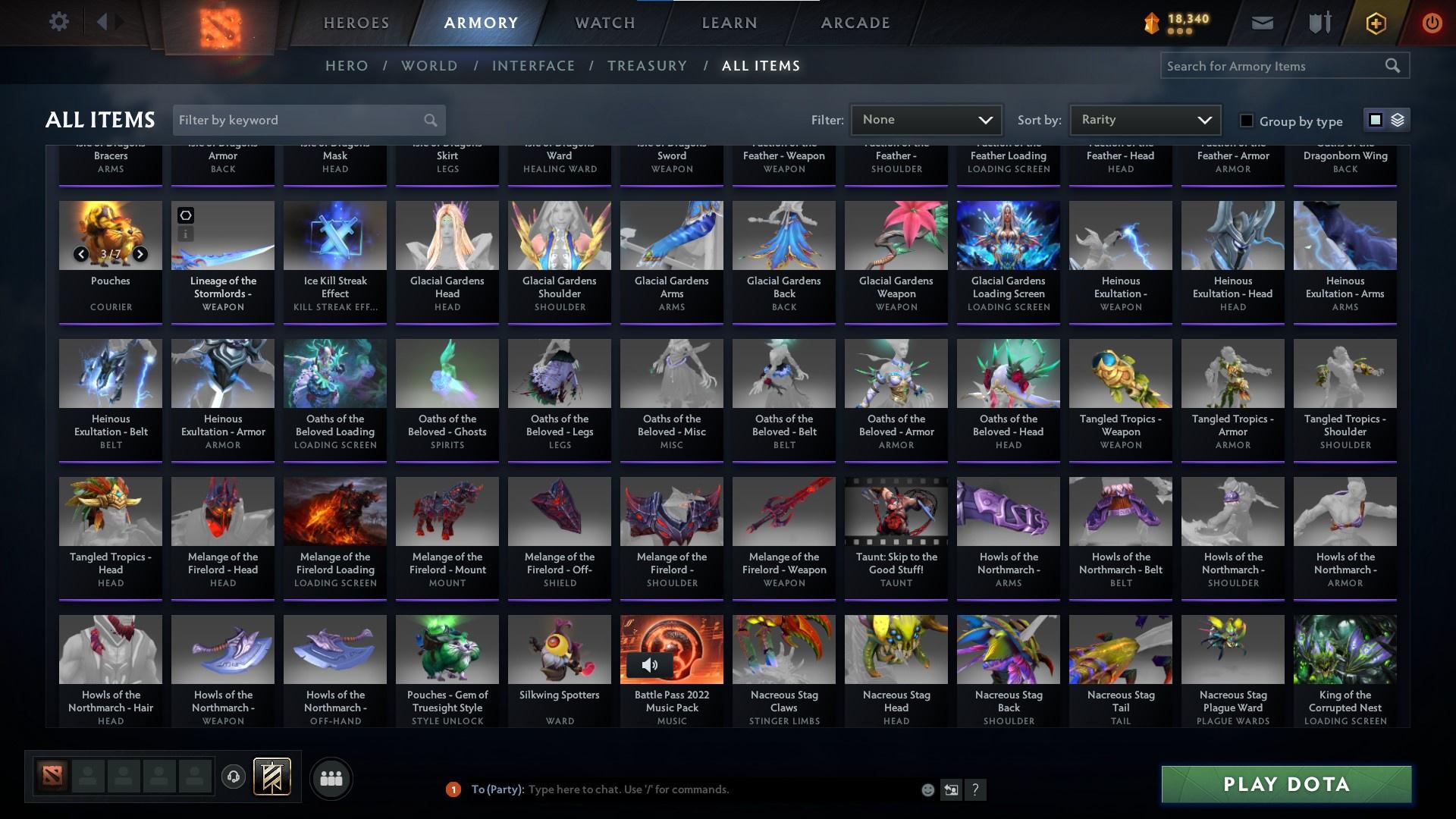The image size is (1456, 819).
Task: Open the TREASURY section
Action: click(x=647, y=66)
